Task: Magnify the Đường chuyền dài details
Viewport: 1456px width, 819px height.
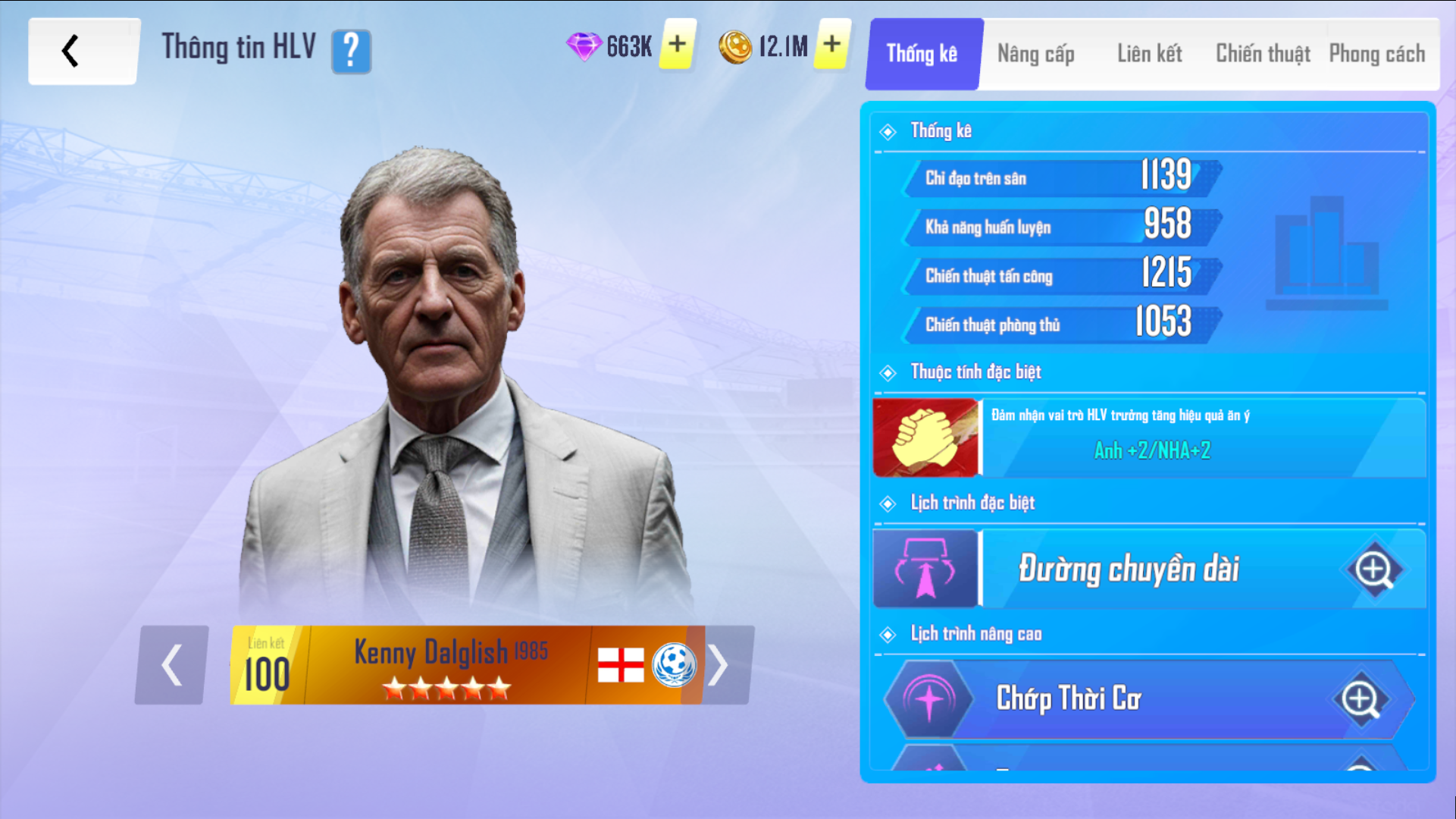Action: click(x=1374, y=570)
